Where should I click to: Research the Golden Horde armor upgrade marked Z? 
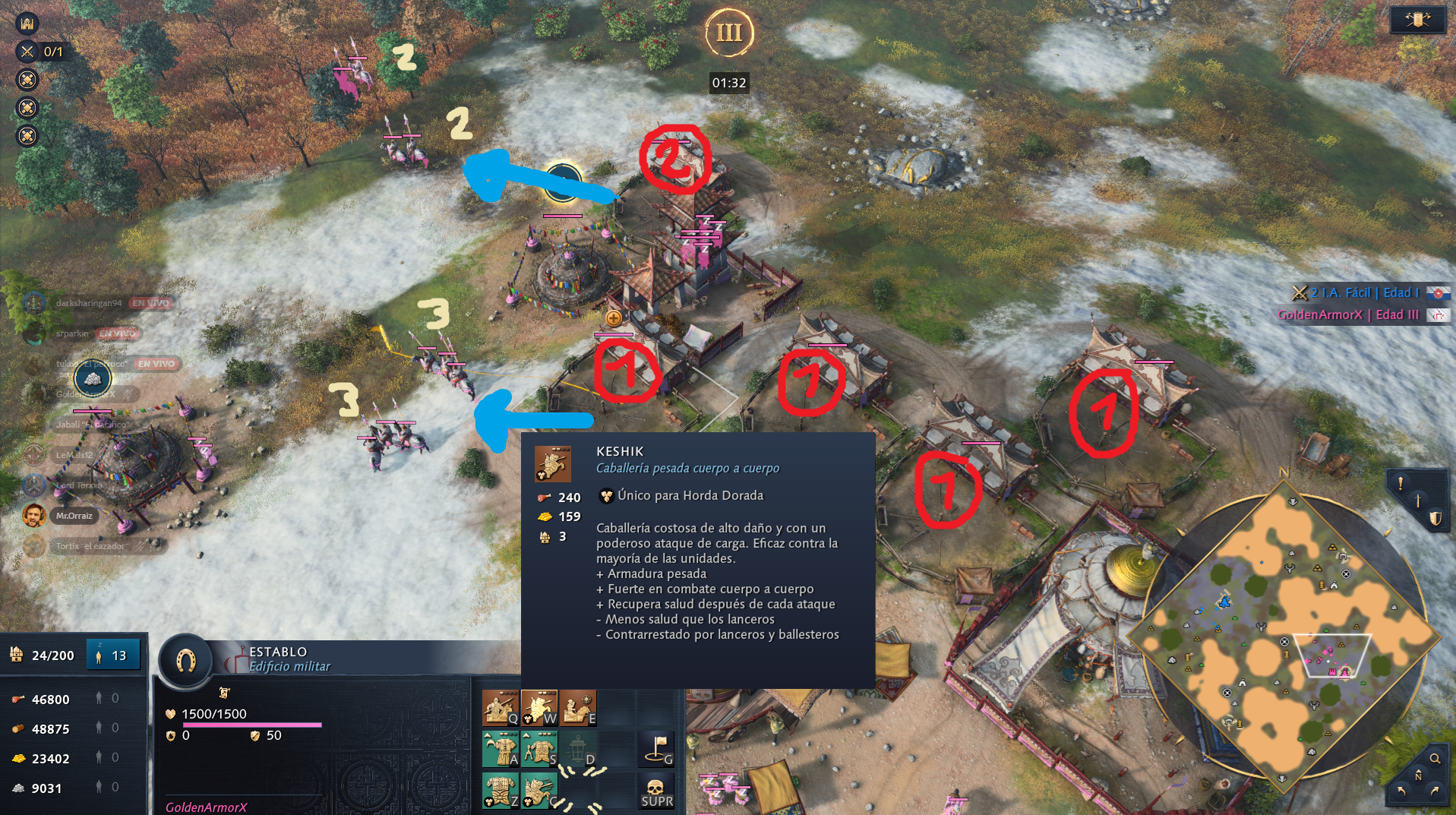501,790
